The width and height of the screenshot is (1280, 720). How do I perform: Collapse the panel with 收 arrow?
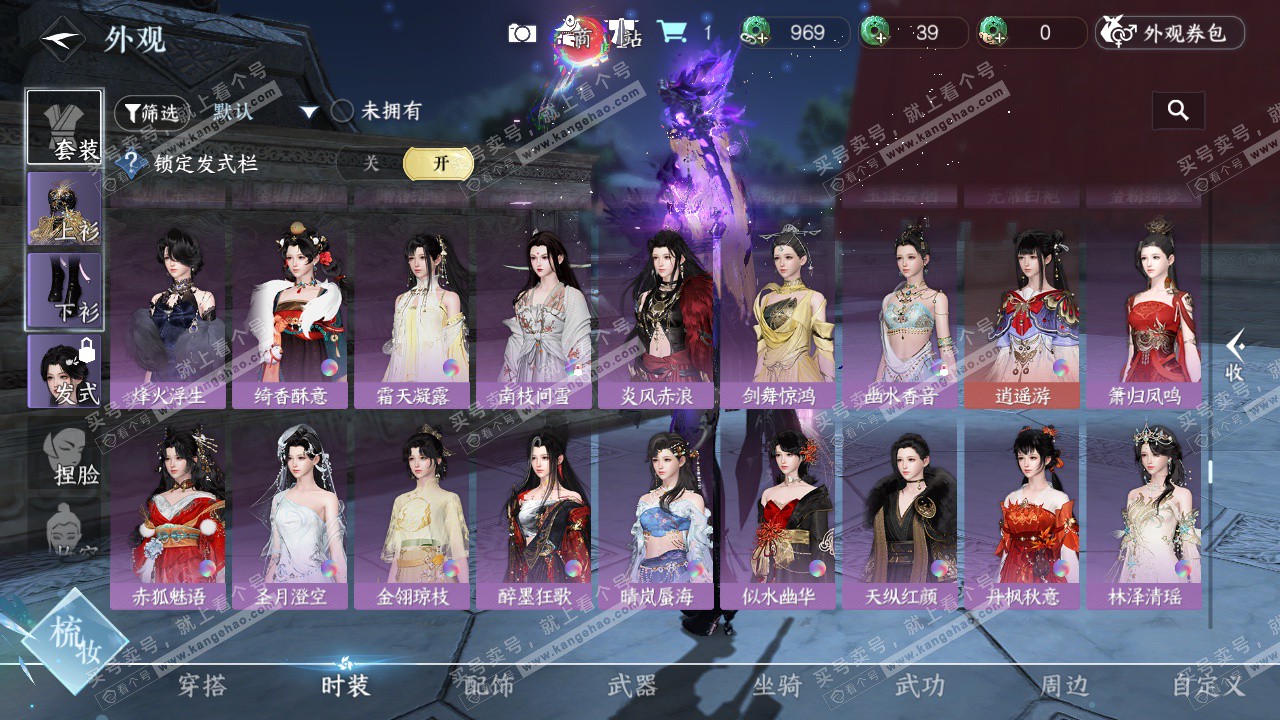point(1236,357)
